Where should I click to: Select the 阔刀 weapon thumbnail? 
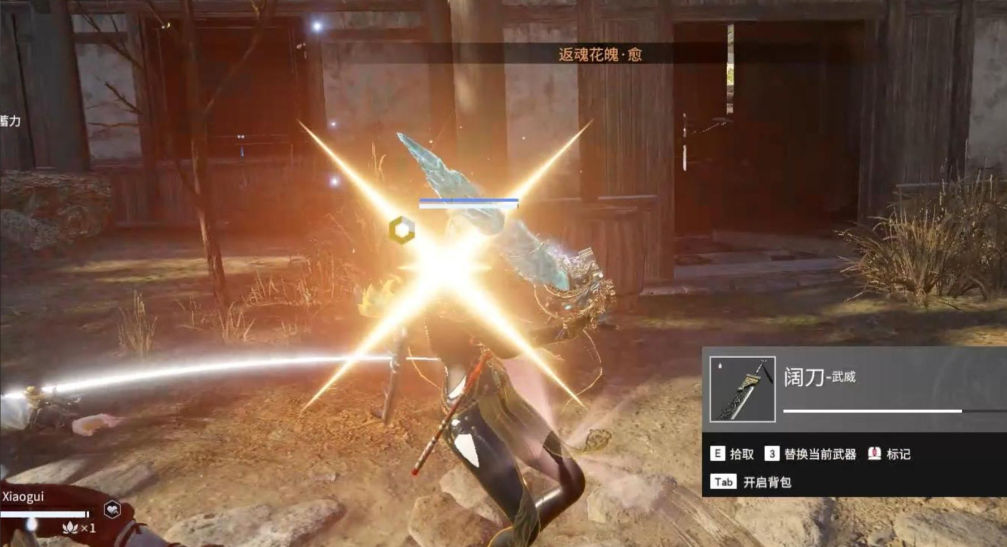tap(743, 388)
